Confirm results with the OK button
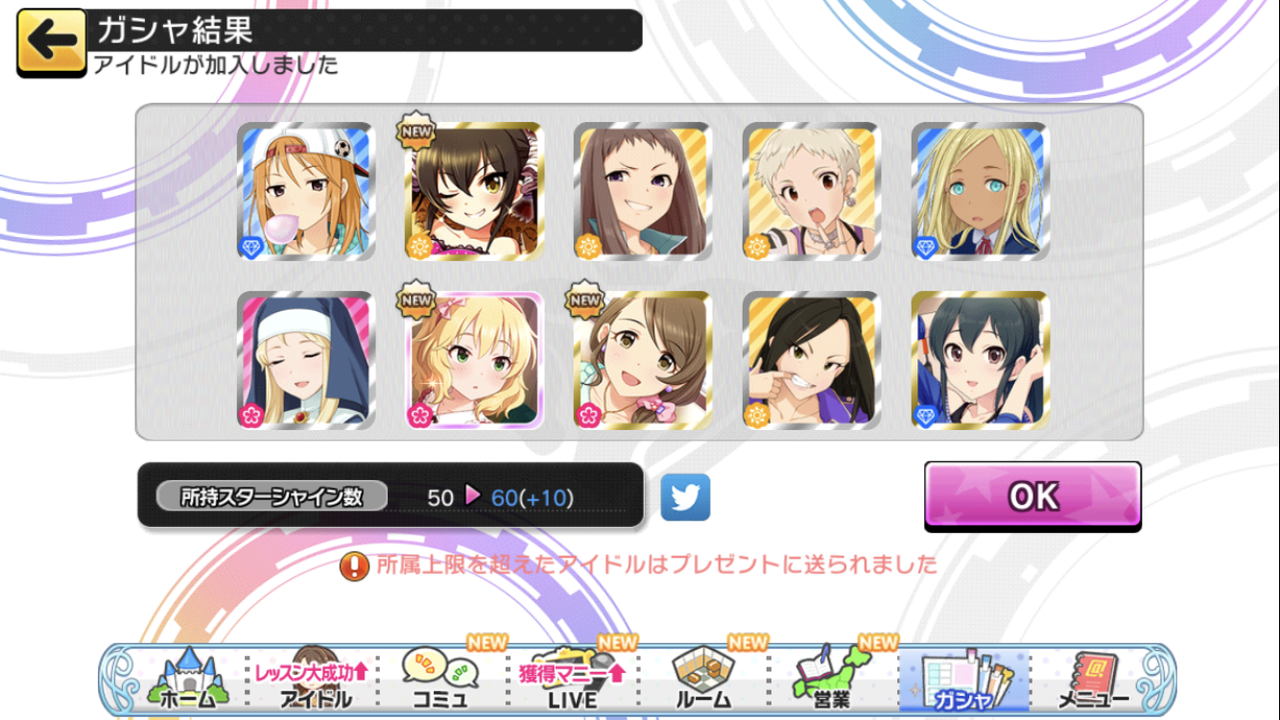The height and width of the screenshot is (720, 1280). point(1032,494)
